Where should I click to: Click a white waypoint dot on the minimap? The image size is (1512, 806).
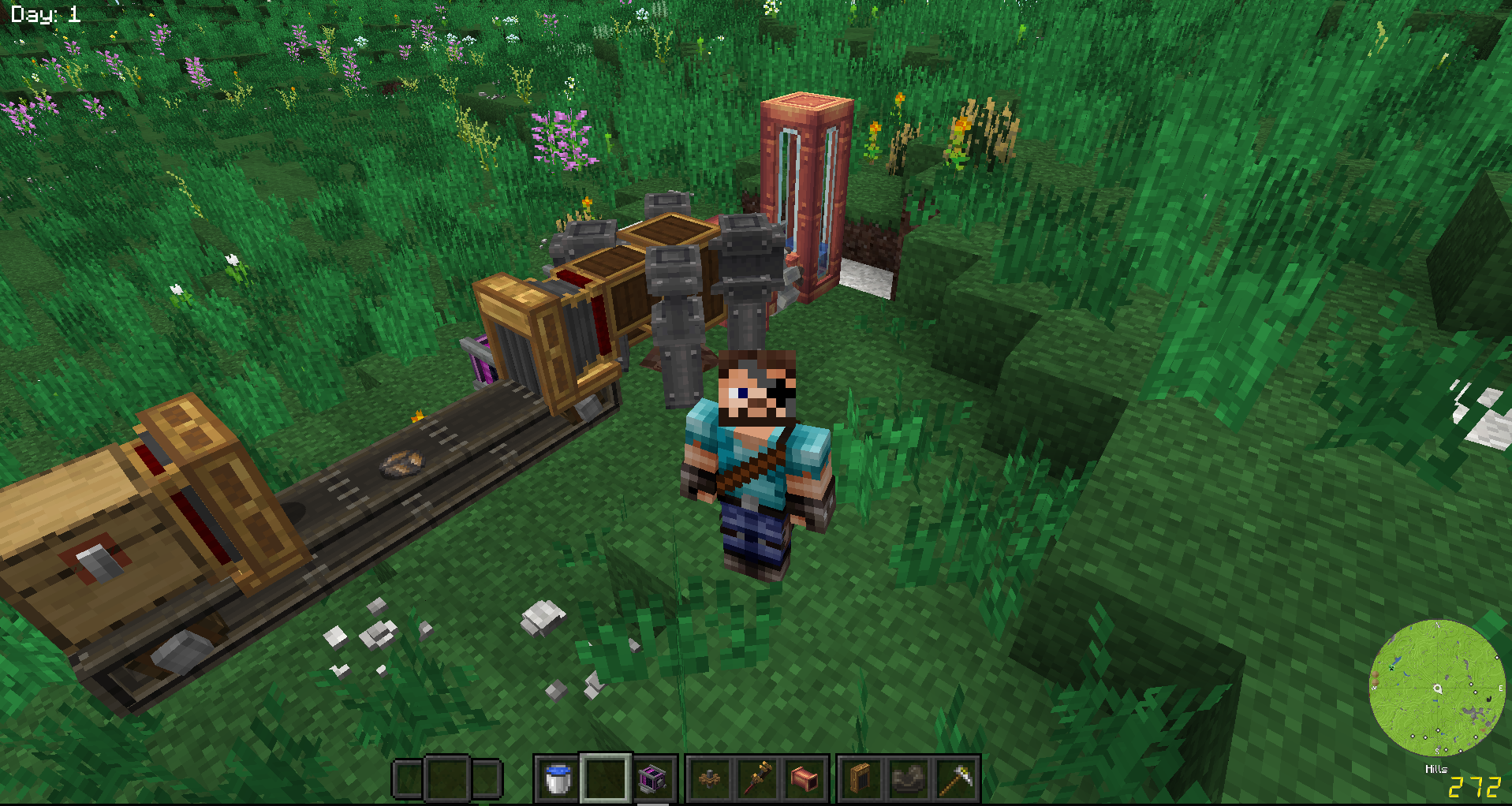click(x=1471, y=684)
